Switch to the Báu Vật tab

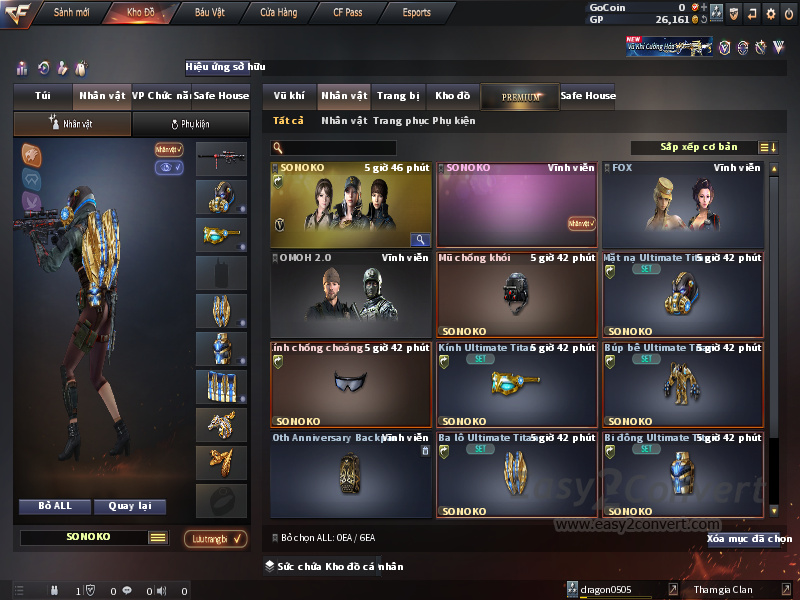[210, 13]
